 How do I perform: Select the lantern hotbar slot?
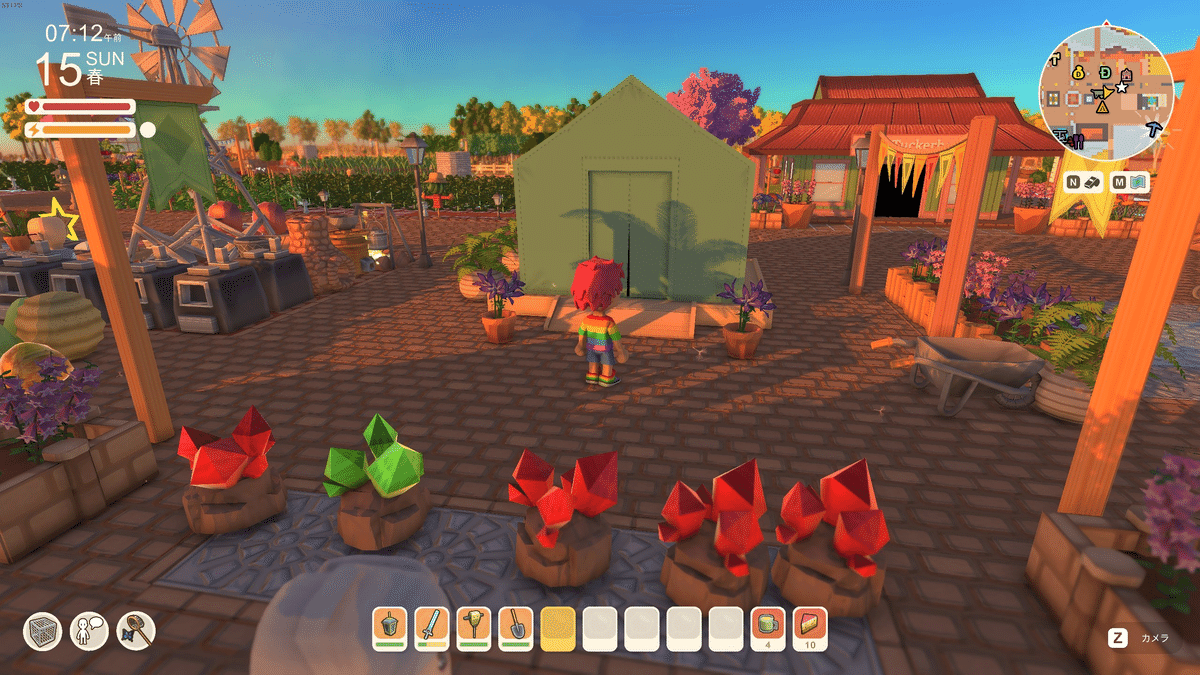tap(389, 629)
